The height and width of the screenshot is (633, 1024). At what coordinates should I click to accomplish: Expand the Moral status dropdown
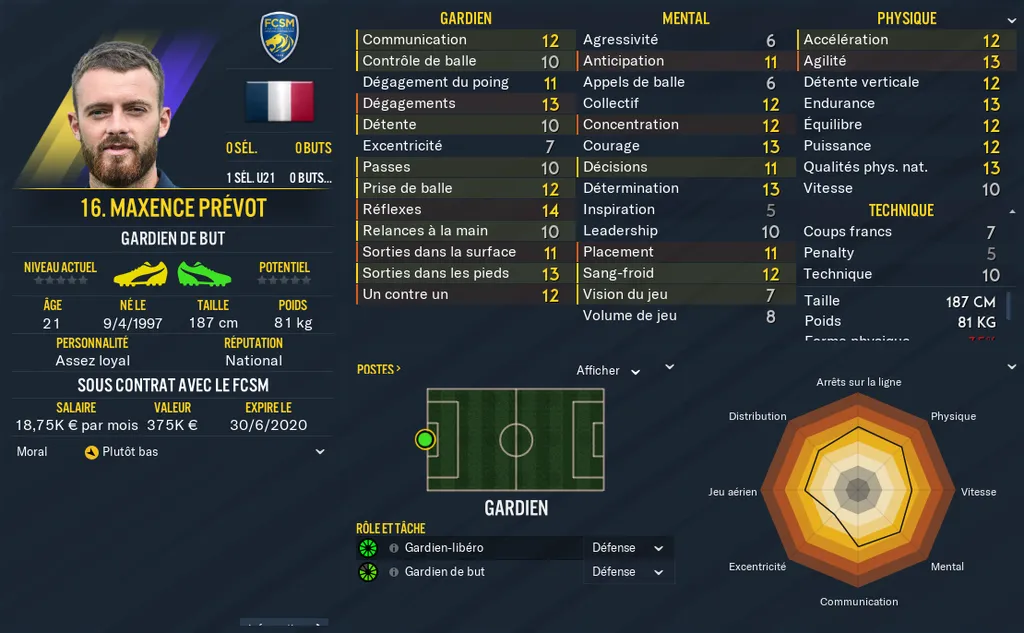pos(320,452)
